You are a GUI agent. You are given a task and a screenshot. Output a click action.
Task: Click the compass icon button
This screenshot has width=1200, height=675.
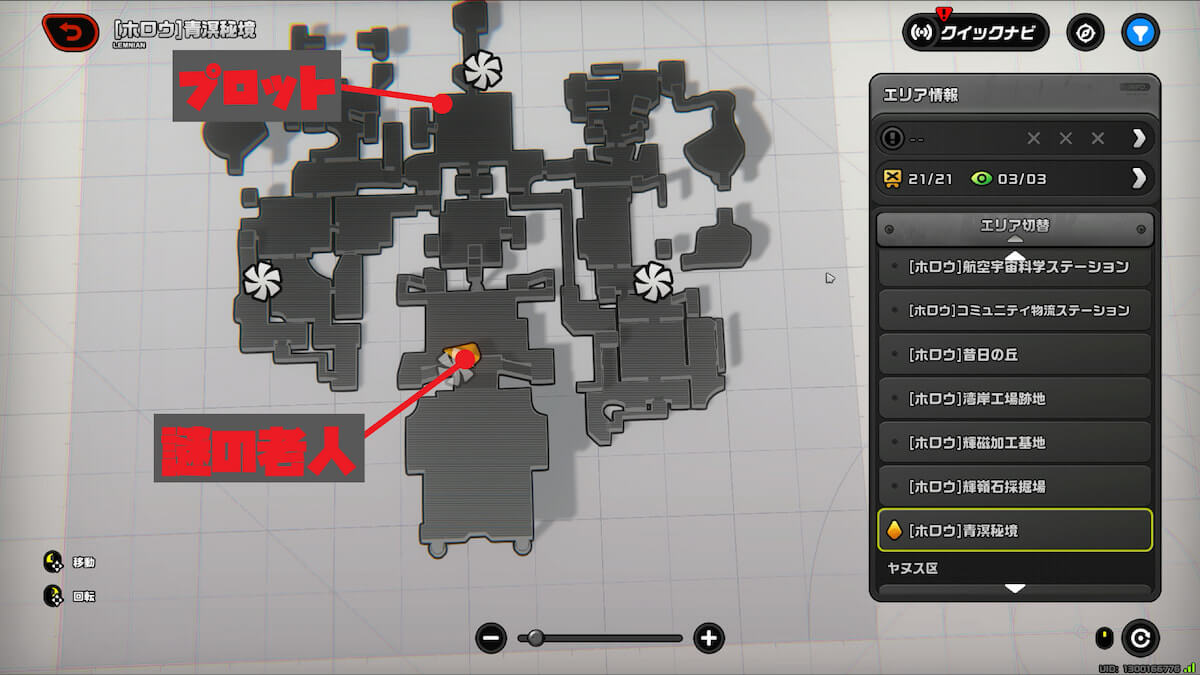coord(1085,33)
